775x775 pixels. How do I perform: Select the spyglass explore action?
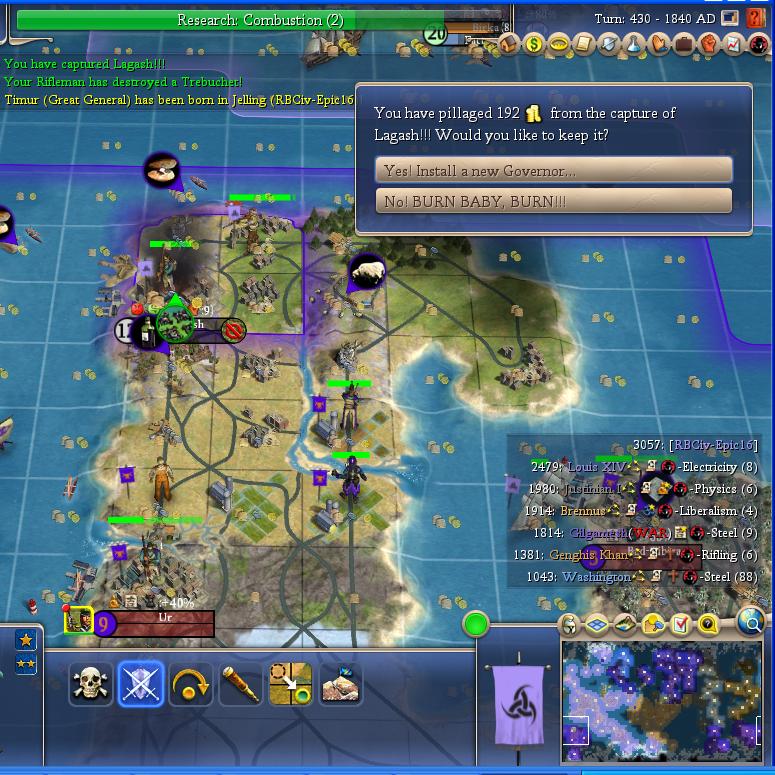240,685
